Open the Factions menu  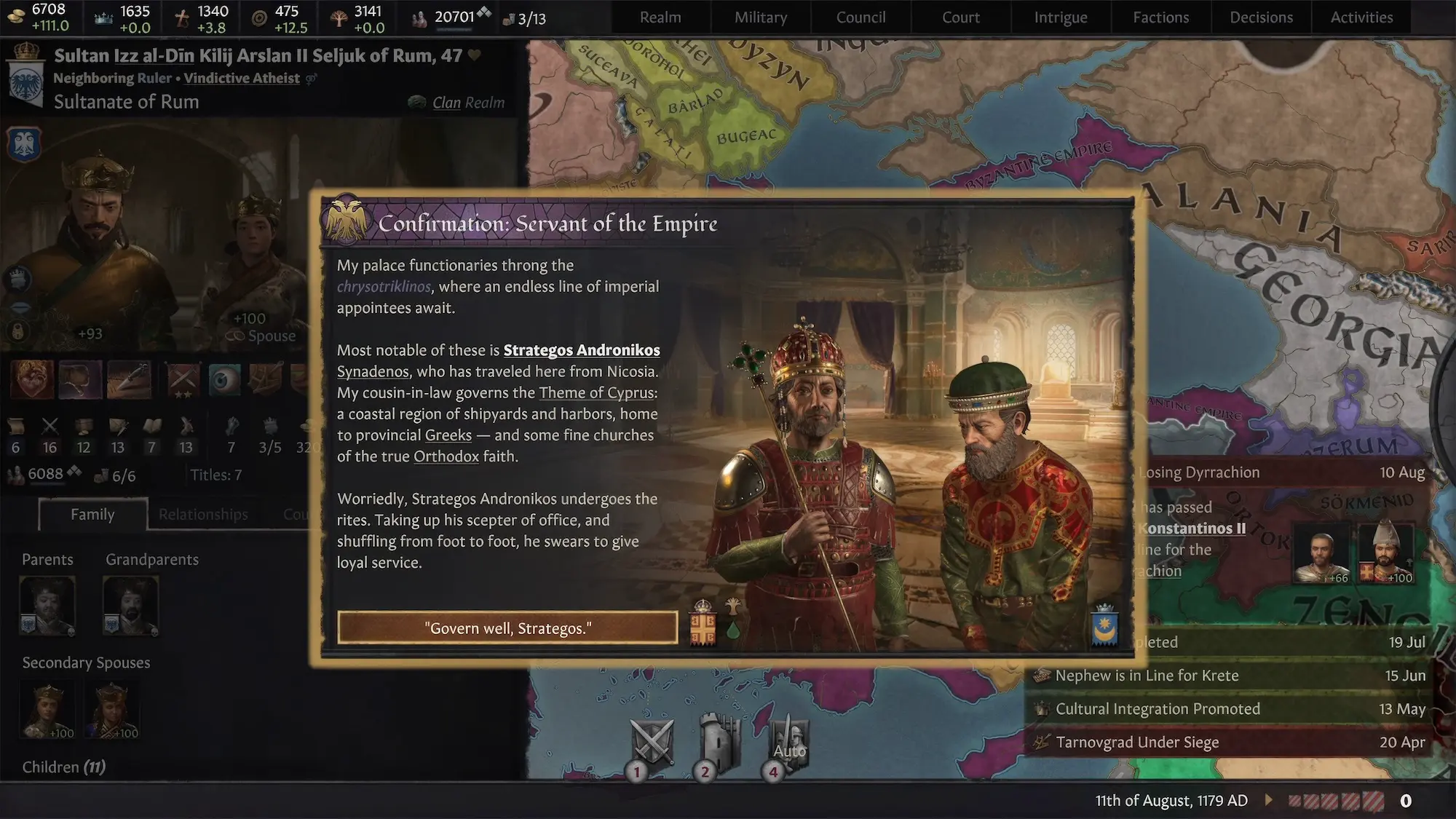[x=1160, y=17]
